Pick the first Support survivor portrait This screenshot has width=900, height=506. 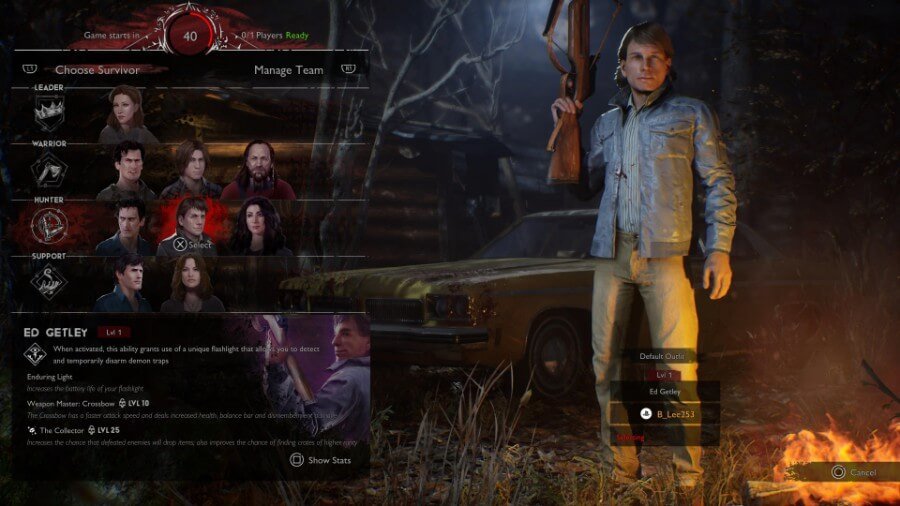pyautogui.click(x=127, y=282)
